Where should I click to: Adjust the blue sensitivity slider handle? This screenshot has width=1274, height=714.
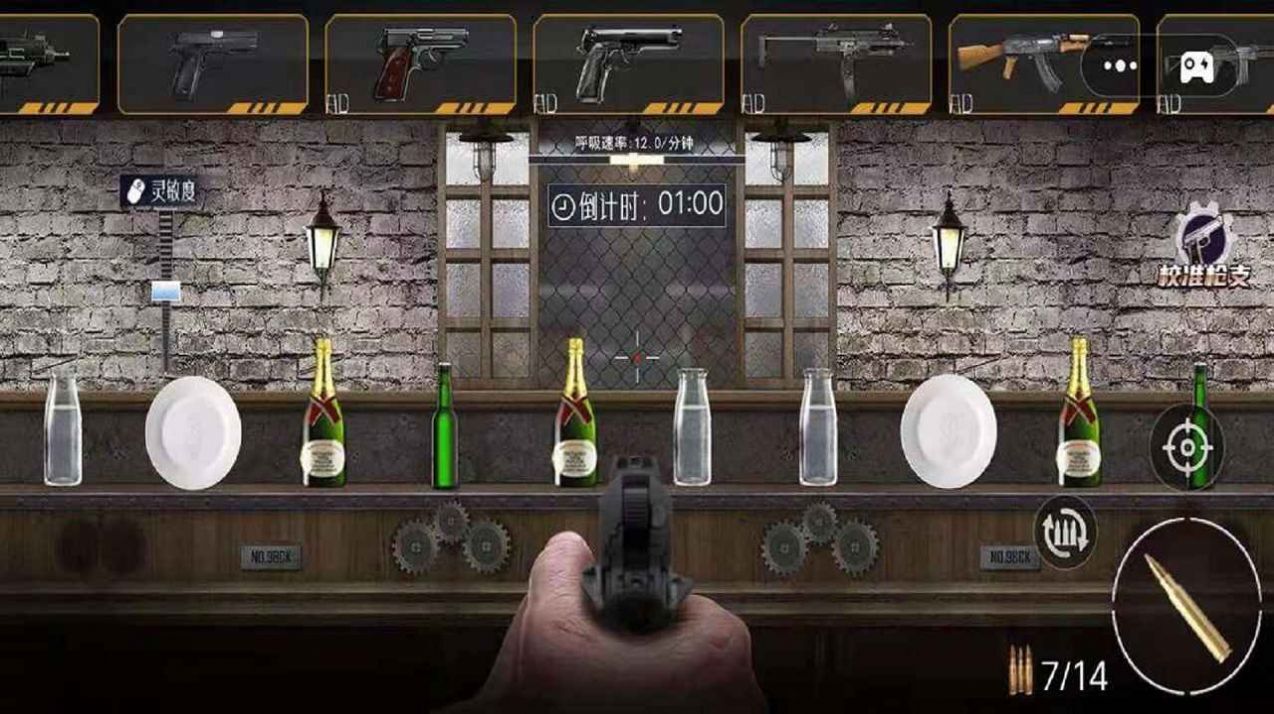click(165, 292)
